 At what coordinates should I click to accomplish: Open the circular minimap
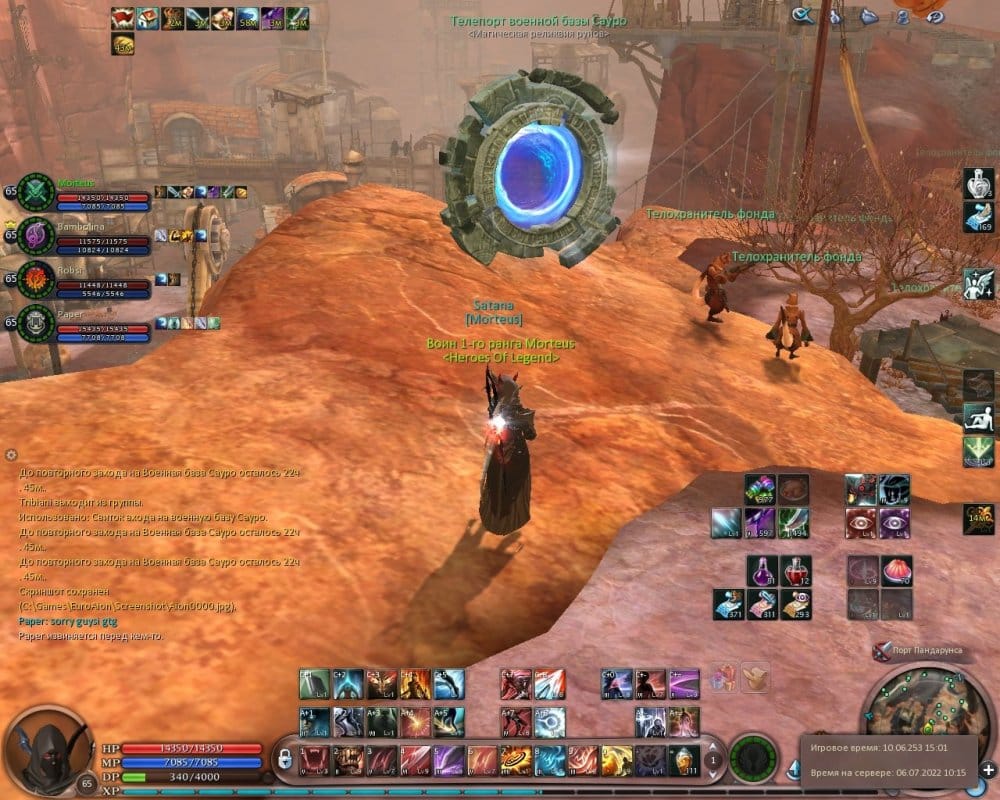point(913,714)
